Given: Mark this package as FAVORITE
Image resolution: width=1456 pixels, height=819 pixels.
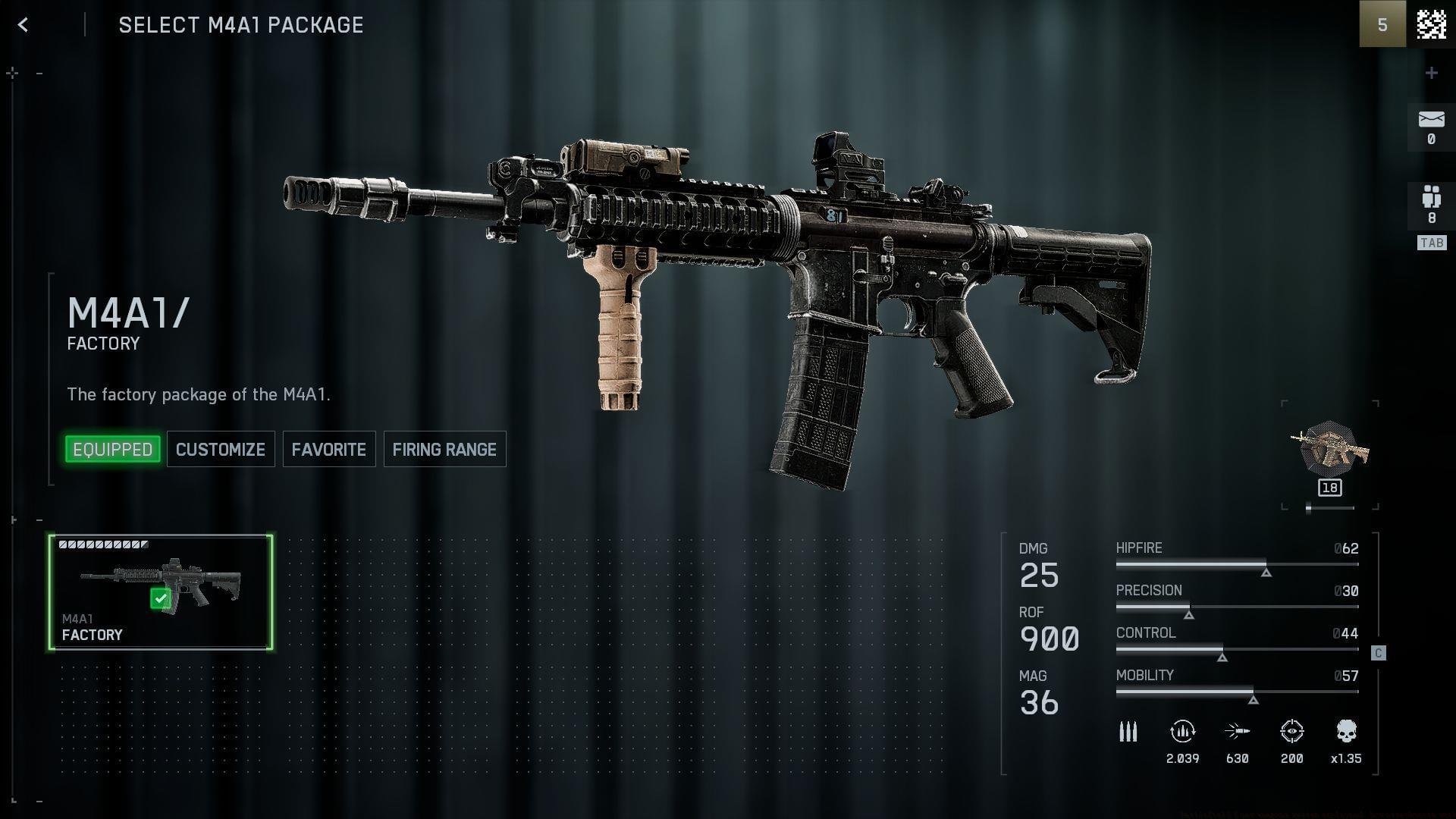Looking at the screenshot, I should pos(328,449).
